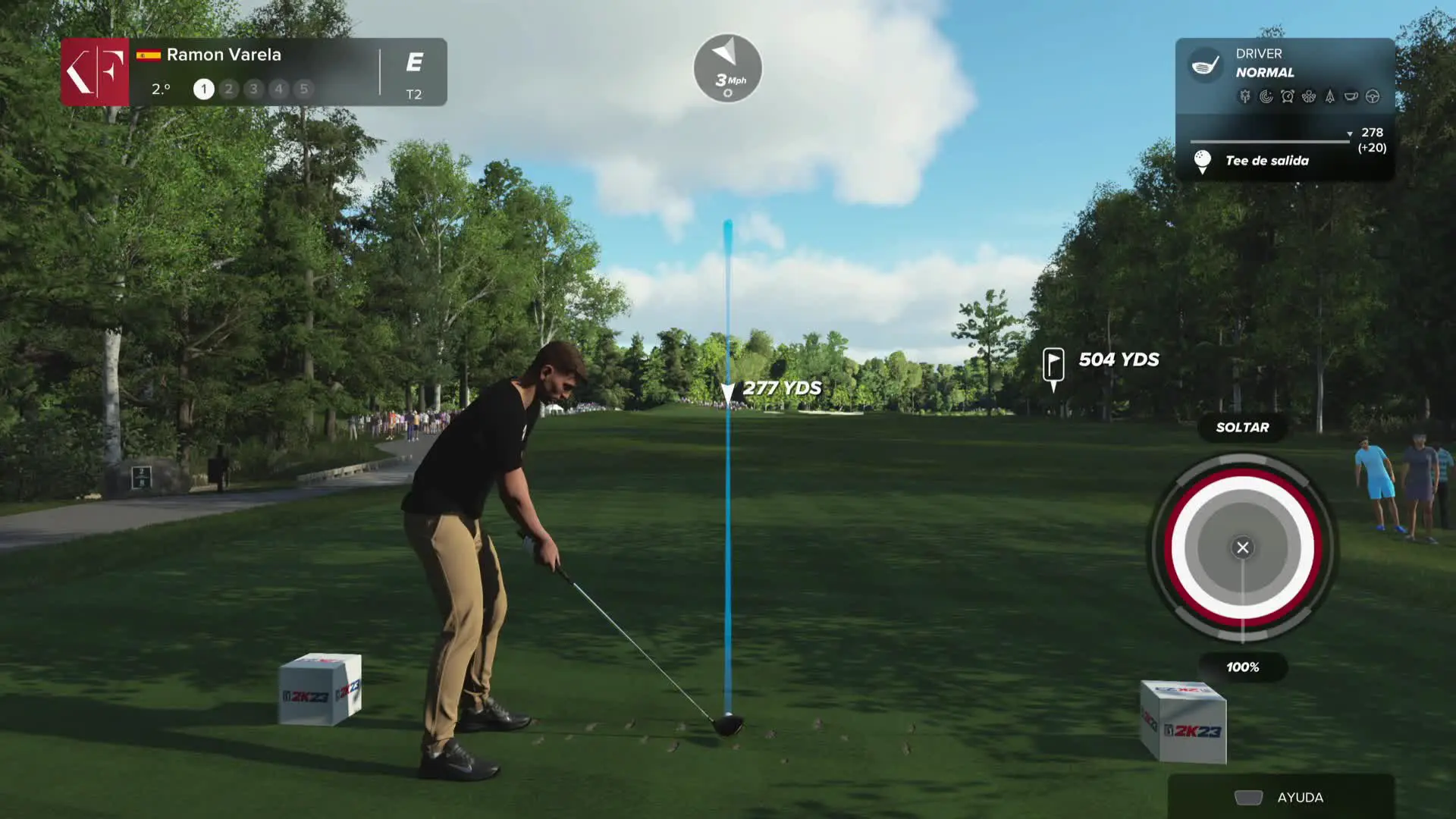Choose the steering wheel skill icon
The width and height of the screenshot is (1456, 819).
[1372, 96]
